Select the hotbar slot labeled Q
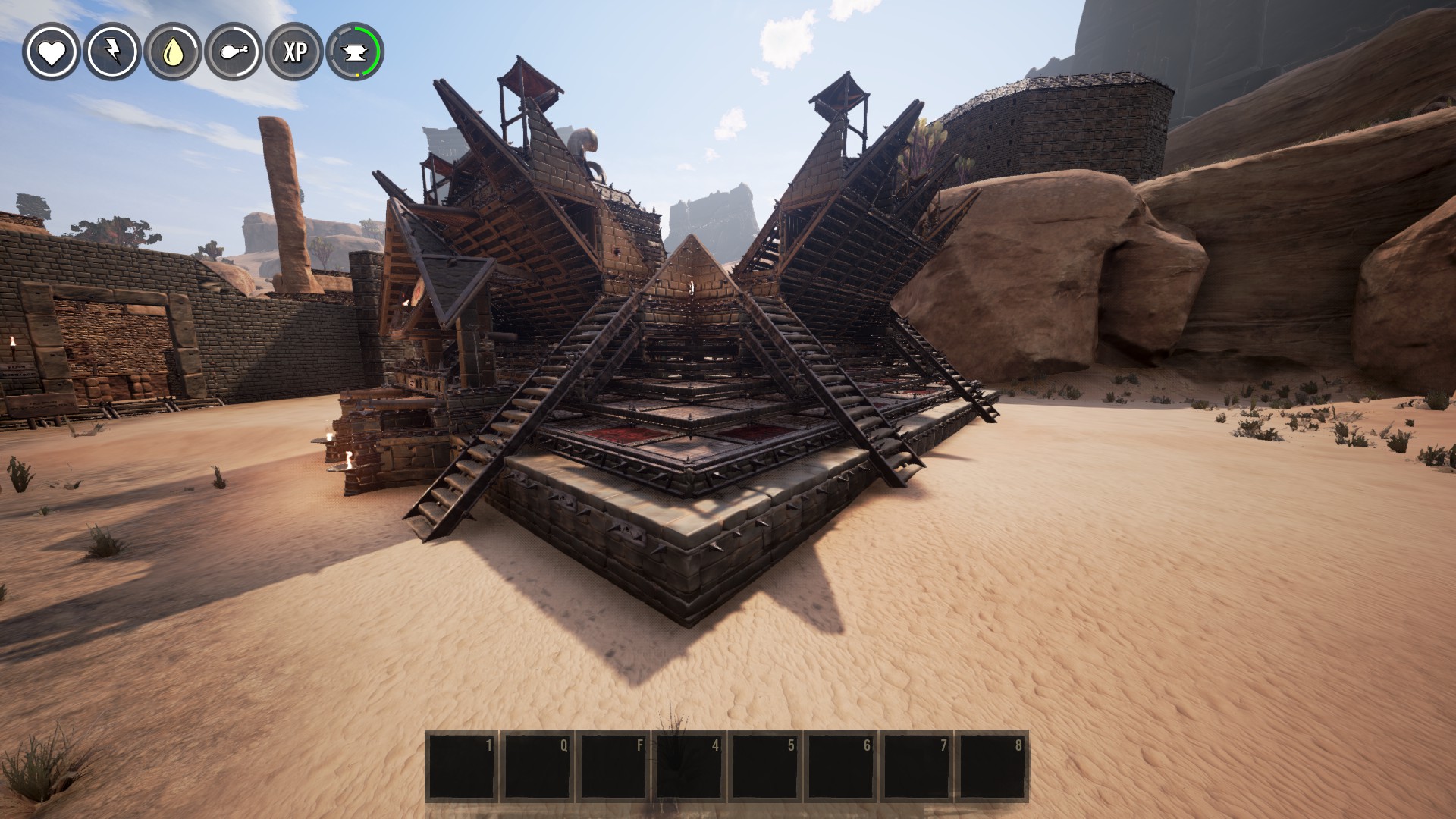Screen dimensions: 1456x819 click(x=537, y=766)
